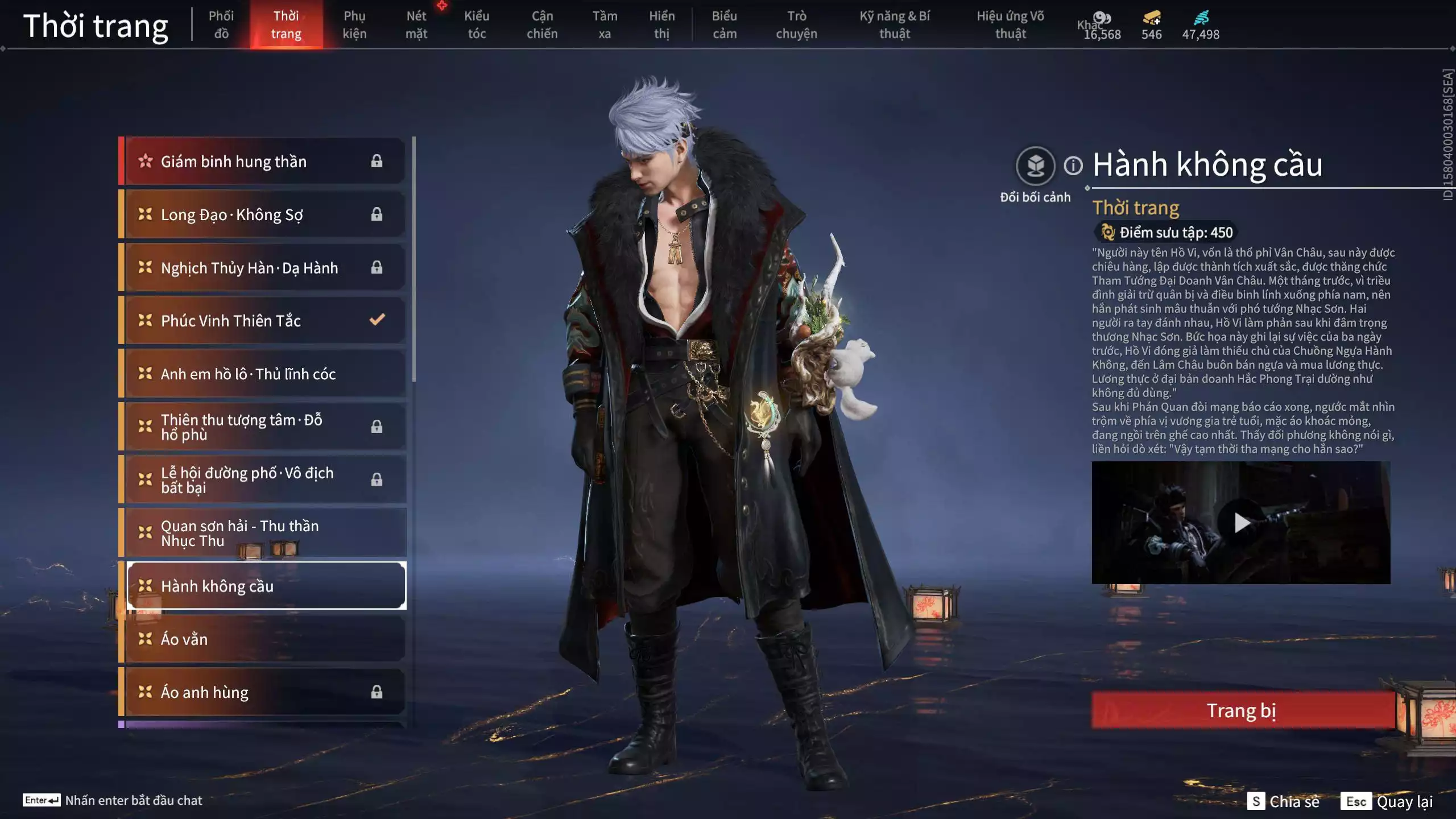Viewport: 1456px width, 819px height.
Task: Click the coin icon next to 16,568
Action: pyautogui.click(x=1100, y=17)
